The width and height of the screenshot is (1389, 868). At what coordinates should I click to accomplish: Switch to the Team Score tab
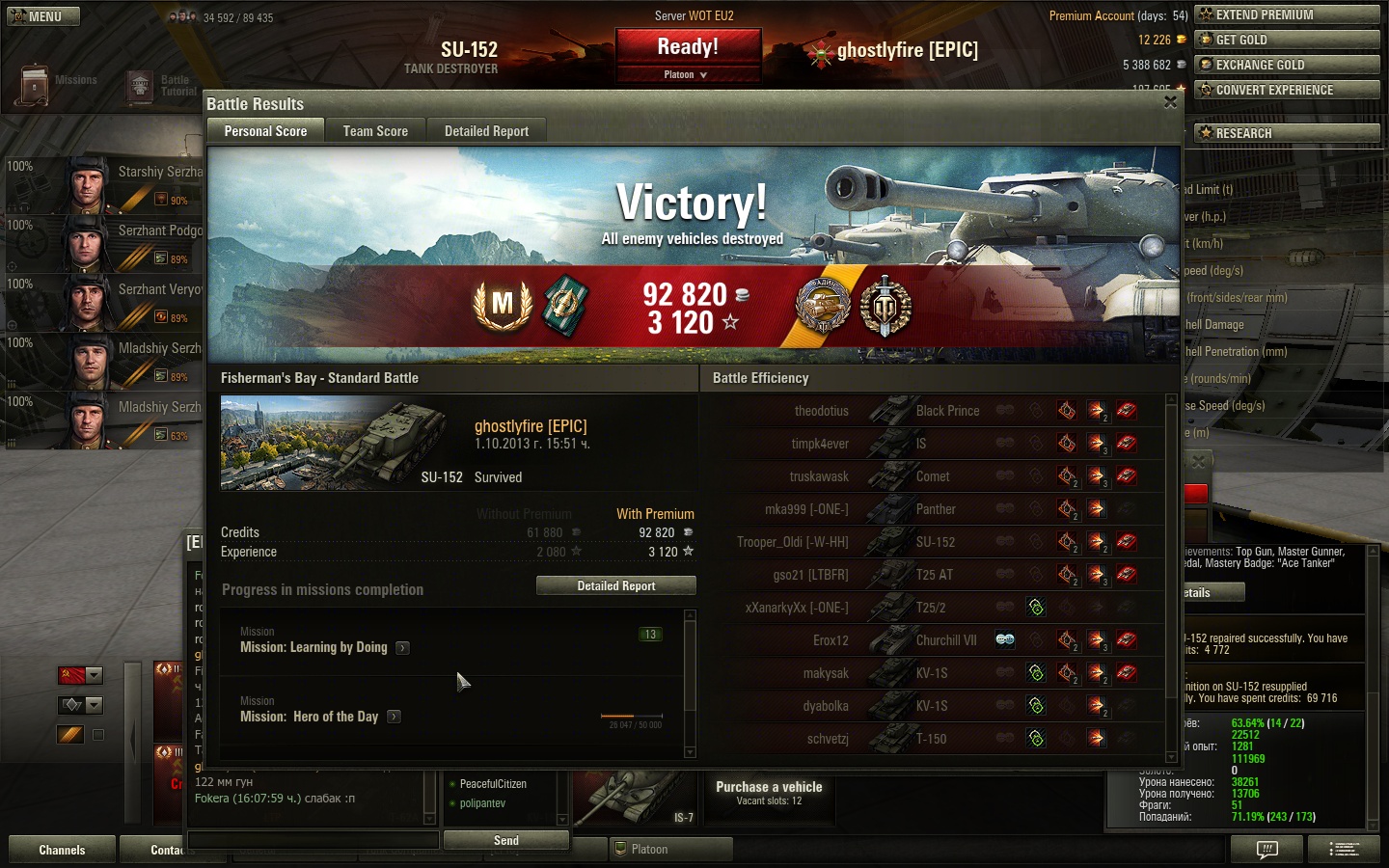pyautogui.click(x=375, y=131)
